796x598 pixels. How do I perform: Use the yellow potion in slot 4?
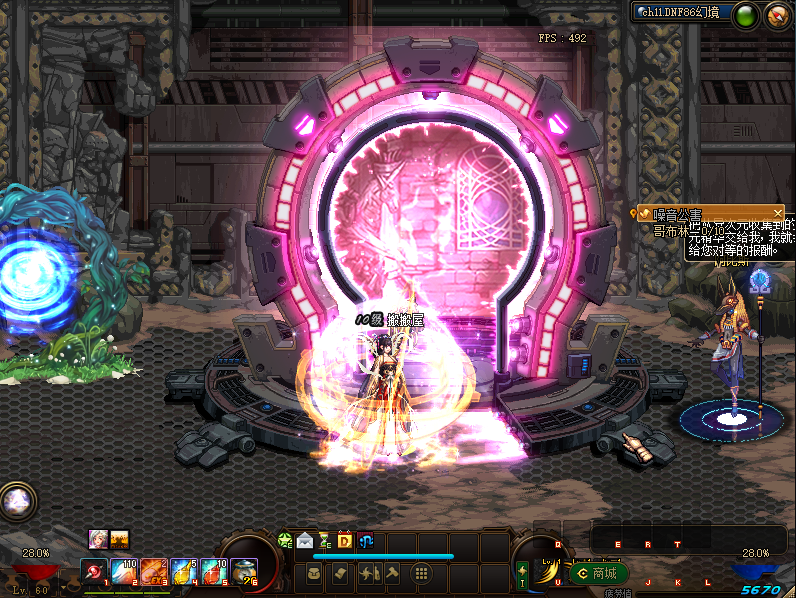pos(184,572)
